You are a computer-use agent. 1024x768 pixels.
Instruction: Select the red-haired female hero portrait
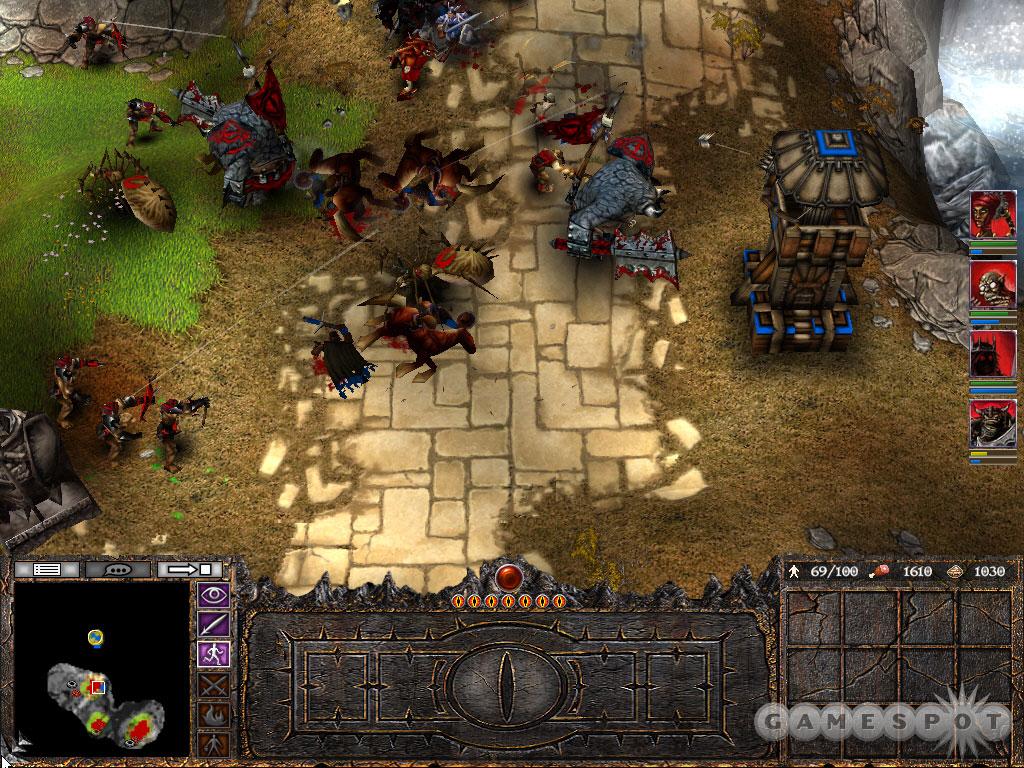pyautogui.click(x=993, y=213)
